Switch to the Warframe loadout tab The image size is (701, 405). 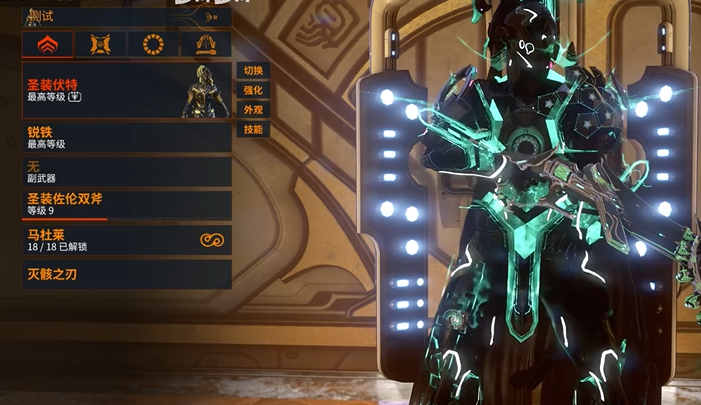pyautogui.click(x=47, y=44)
